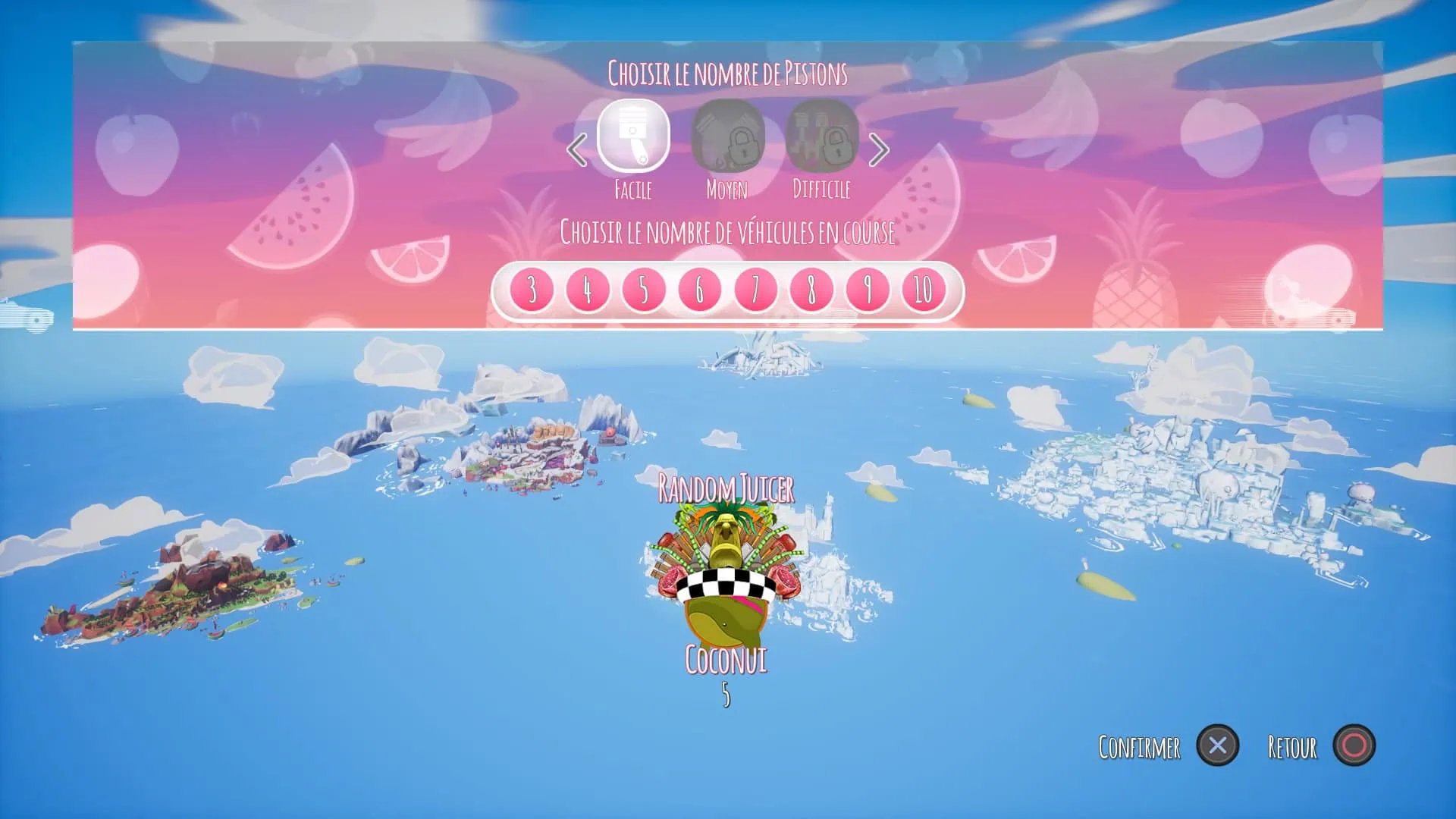Select the Facile piston difficulty
Viewport: 1456px width, 819px height.
[x=633, y=136]
